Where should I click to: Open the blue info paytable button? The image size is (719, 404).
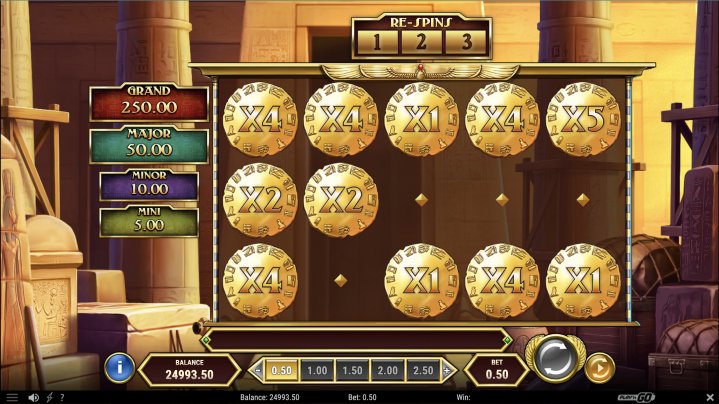(118, 366)
